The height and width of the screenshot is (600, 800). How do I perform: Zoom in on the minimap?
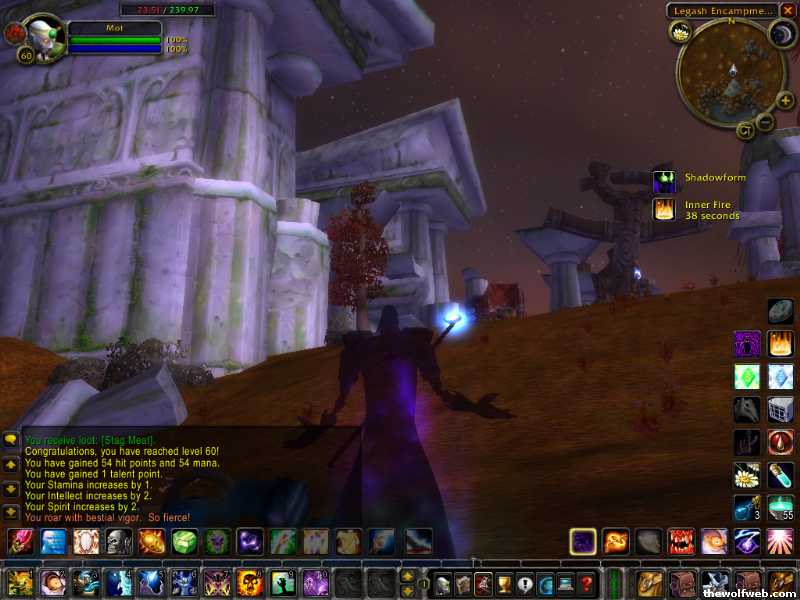pos(785,100)
